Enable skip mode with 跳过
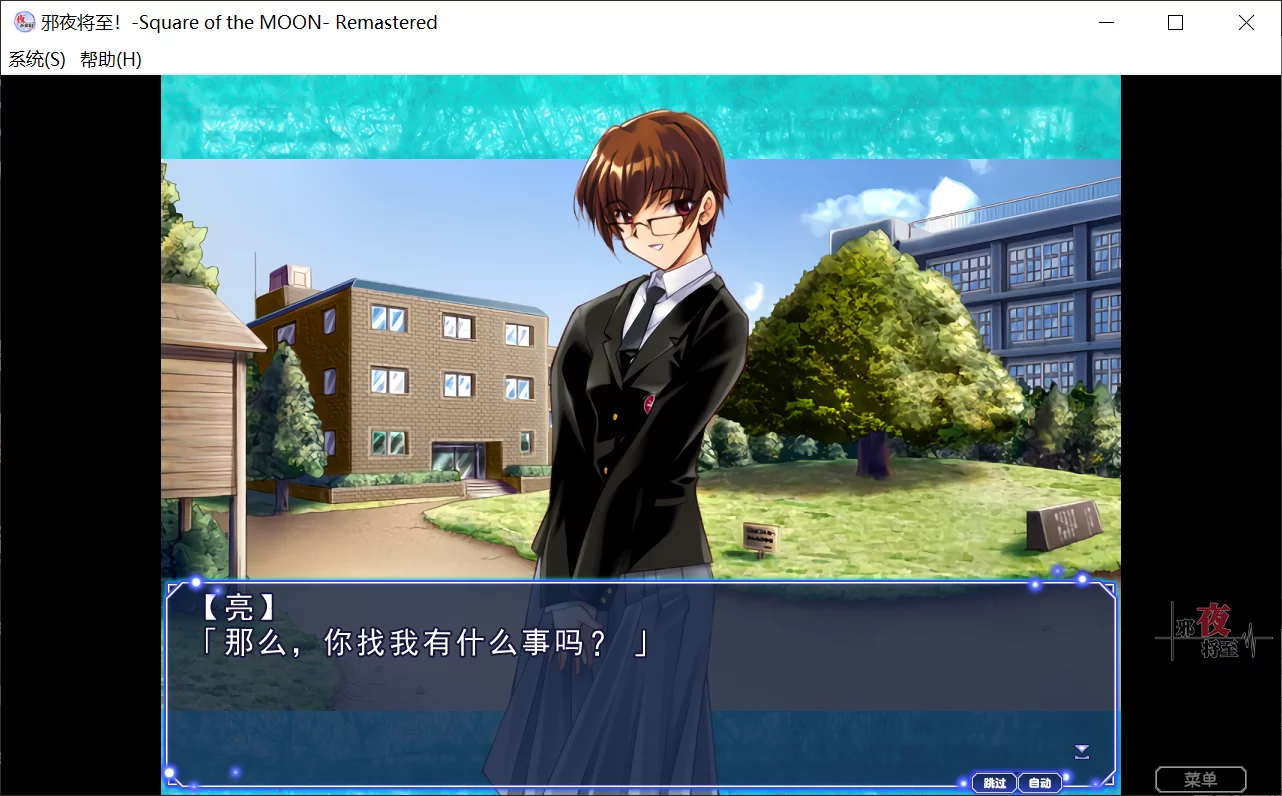Image resolution: width=1282 pixels, height=796 pixels. 994,783
